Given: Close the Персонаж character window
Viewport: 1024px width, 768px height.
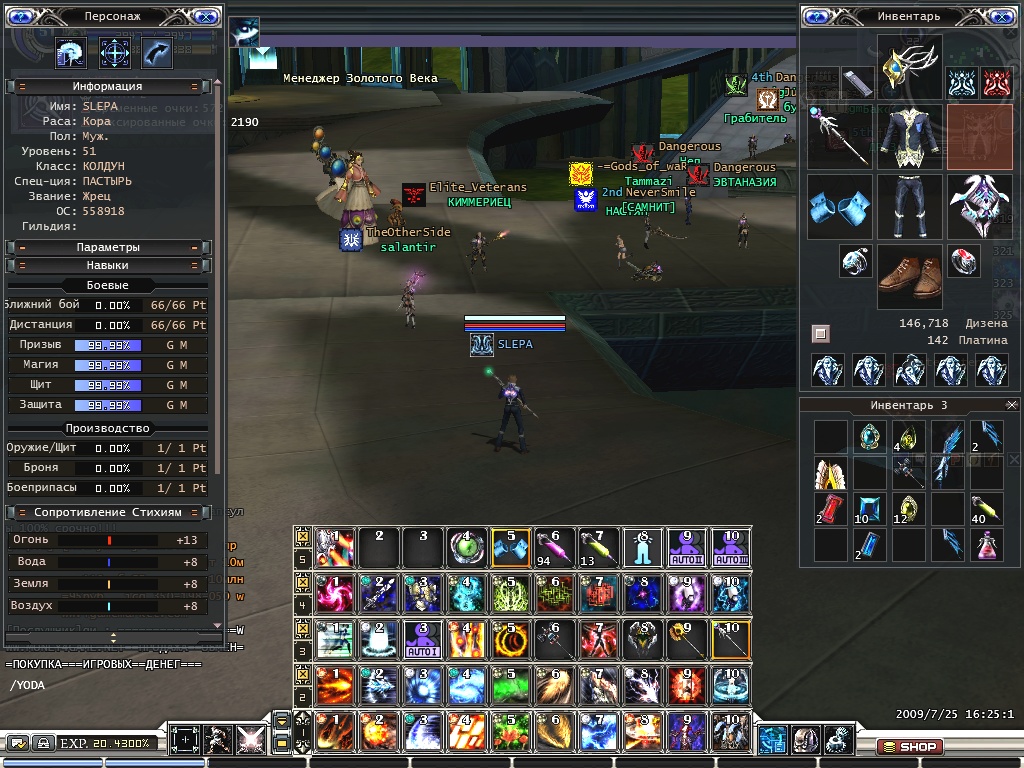Looking at the screenshot, I should click(x=205, y=17).
